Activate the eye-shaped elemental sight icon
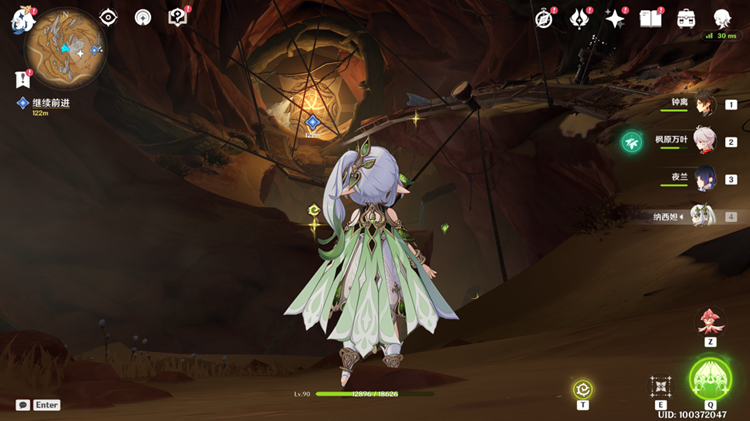750x421 pixels. 108,17
